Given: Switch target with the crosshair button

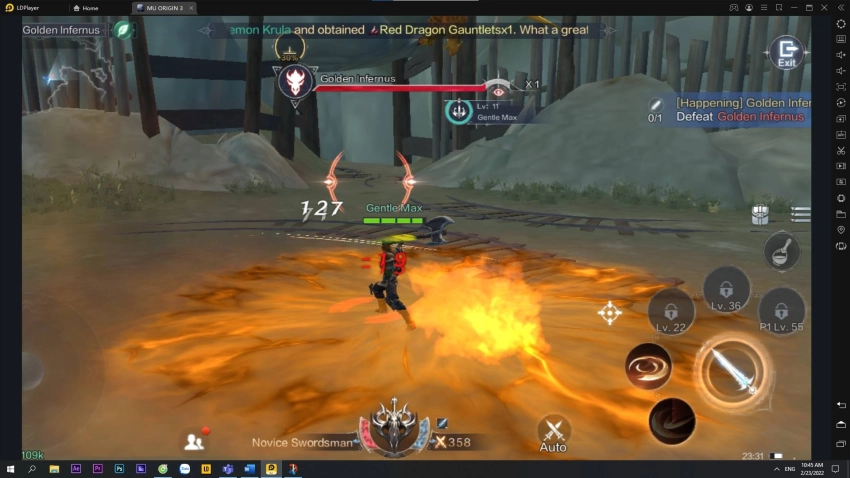Looking at the screenshot, I should pyautogui.click(x=609, y=313).
